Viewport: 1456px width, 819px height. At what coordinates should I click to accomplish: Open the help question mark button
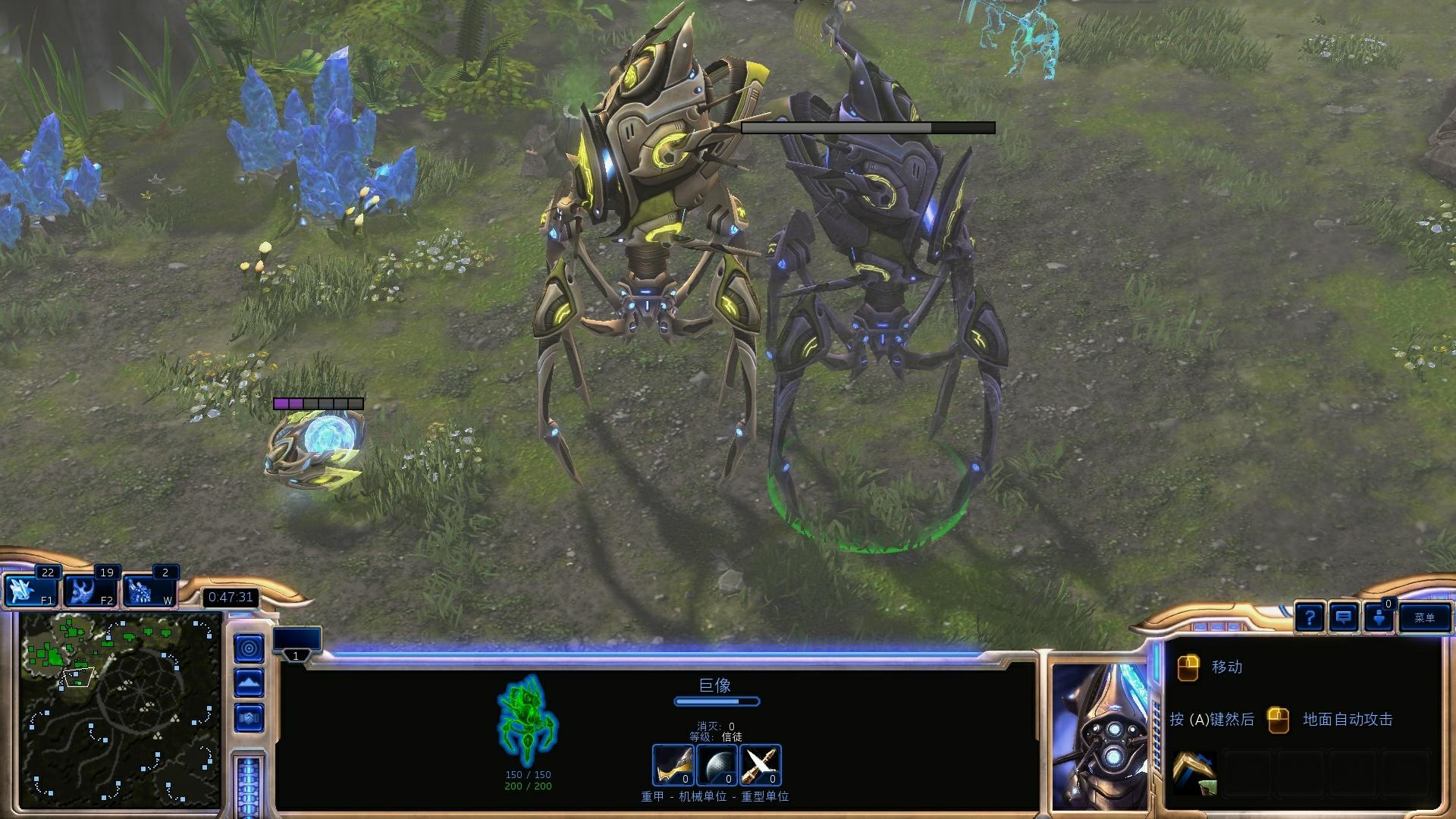coord(1309,617)
